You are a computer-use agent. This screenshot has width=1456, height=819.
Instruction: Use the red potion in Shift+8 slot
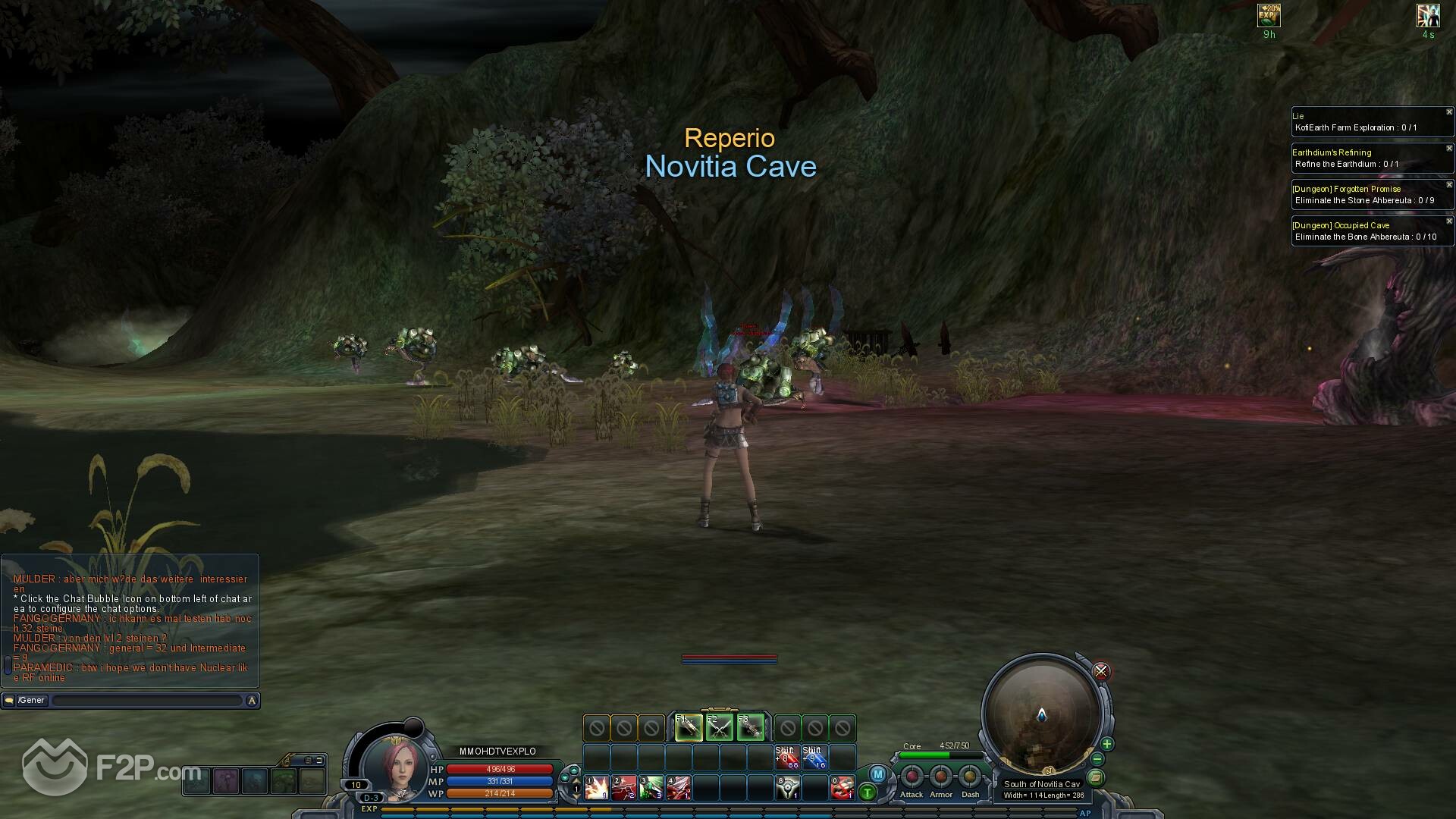tap(787, 757)
